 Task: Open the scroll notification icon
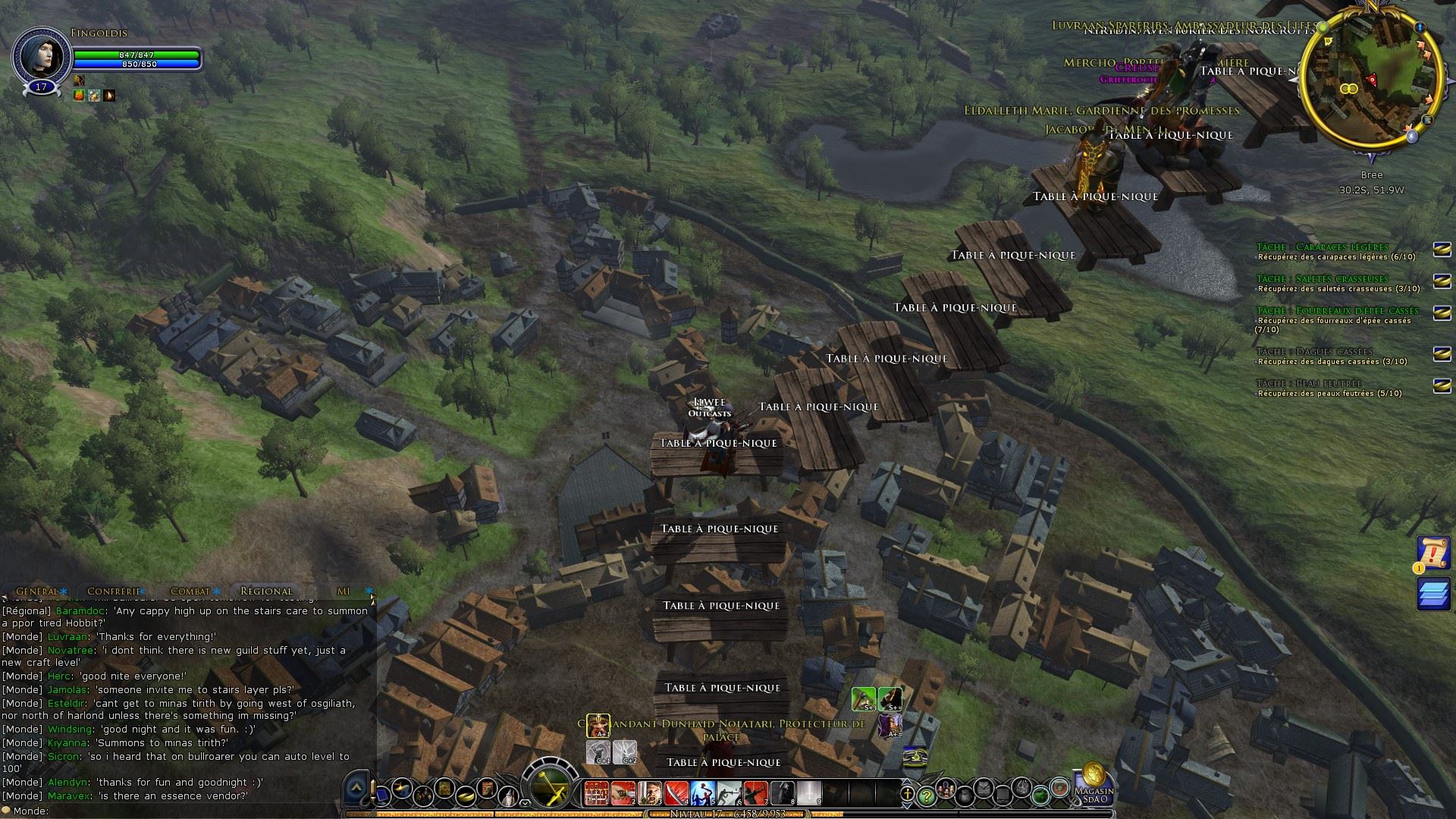(x=1433, y=554)
